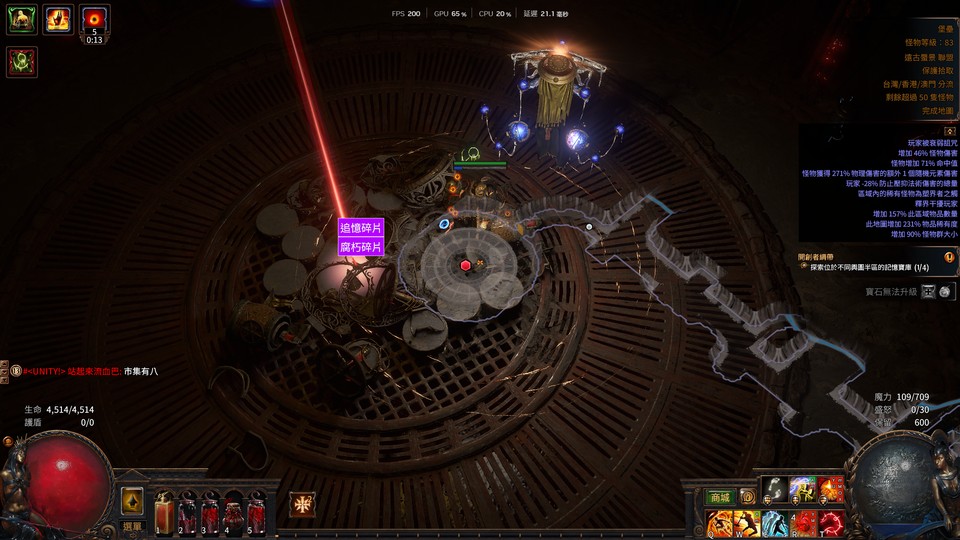Open the 商城 shop button

coord(720,497)
